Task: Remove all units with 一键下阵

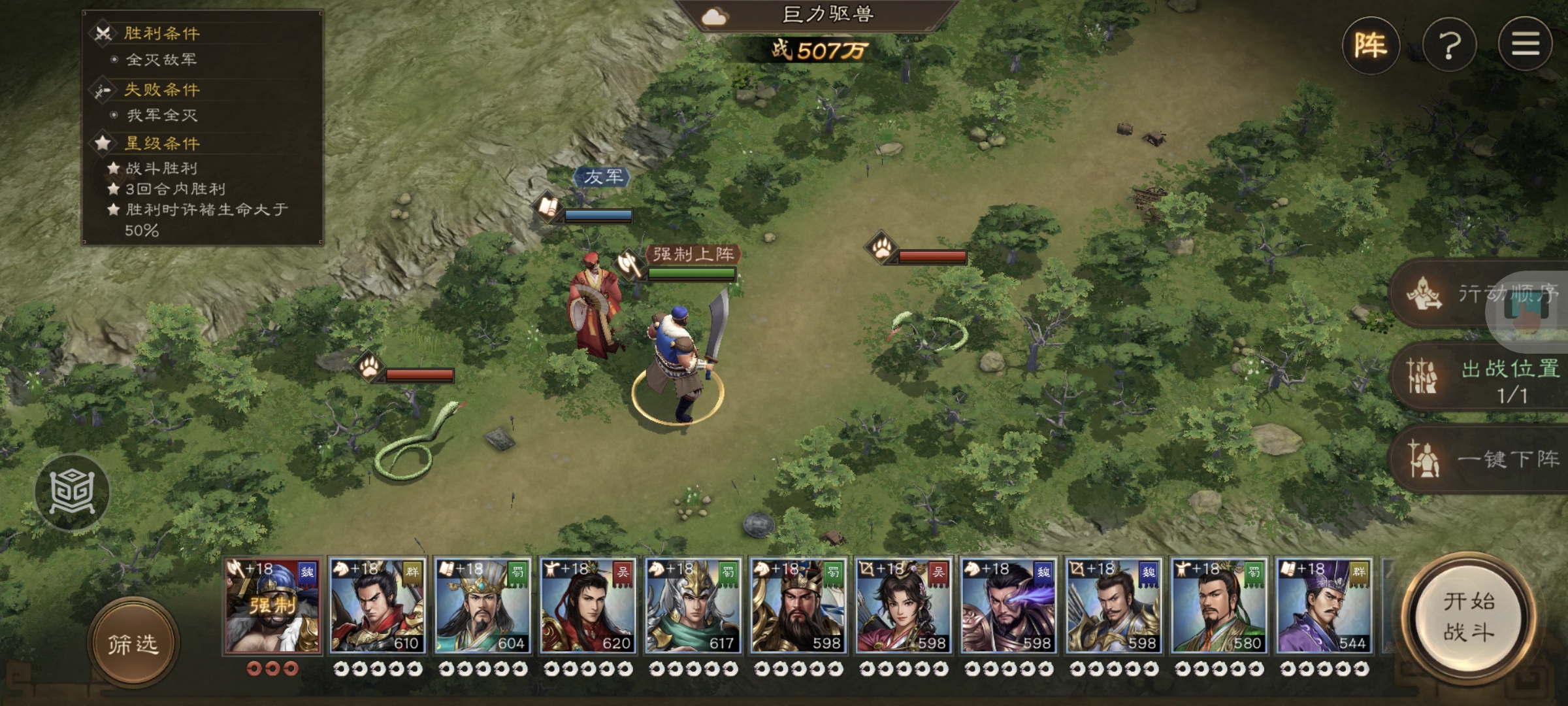Action: coord(1483,459)
